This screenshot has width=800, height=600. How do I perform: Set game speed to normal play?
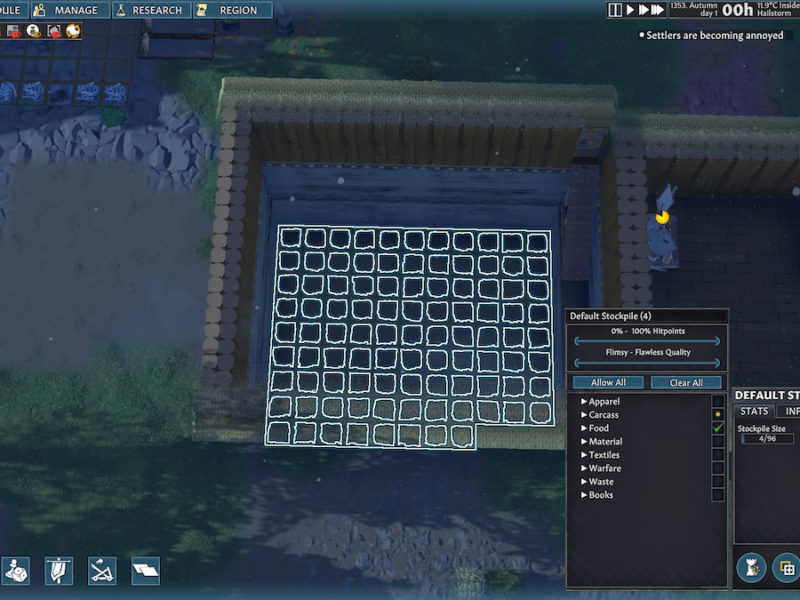point(630,10)
